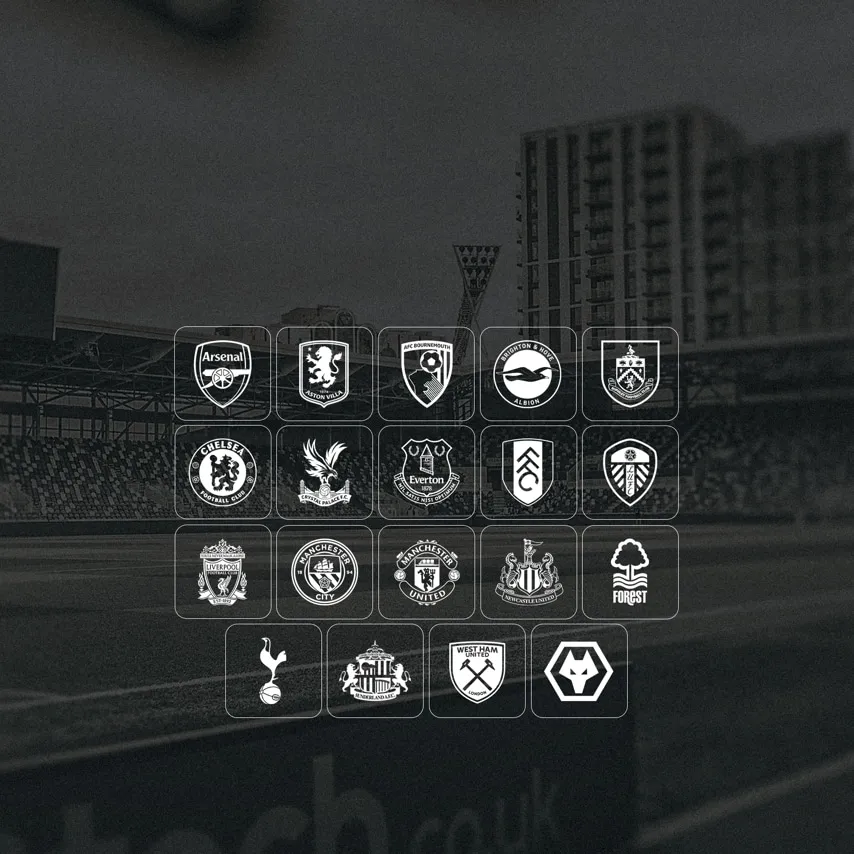Select the Nottingham Forest tree crest
The image size is (854, 854).
click(630, 572)
